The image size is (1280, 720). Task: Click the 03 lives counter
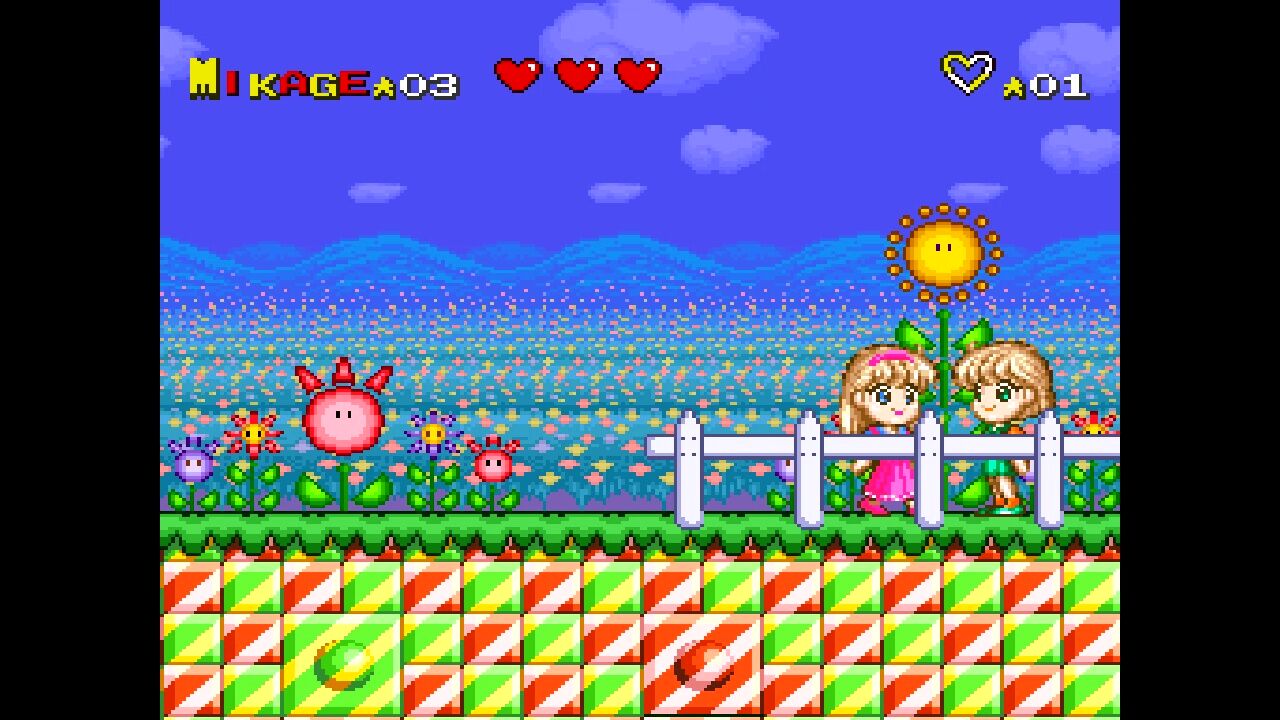[428, 85]
